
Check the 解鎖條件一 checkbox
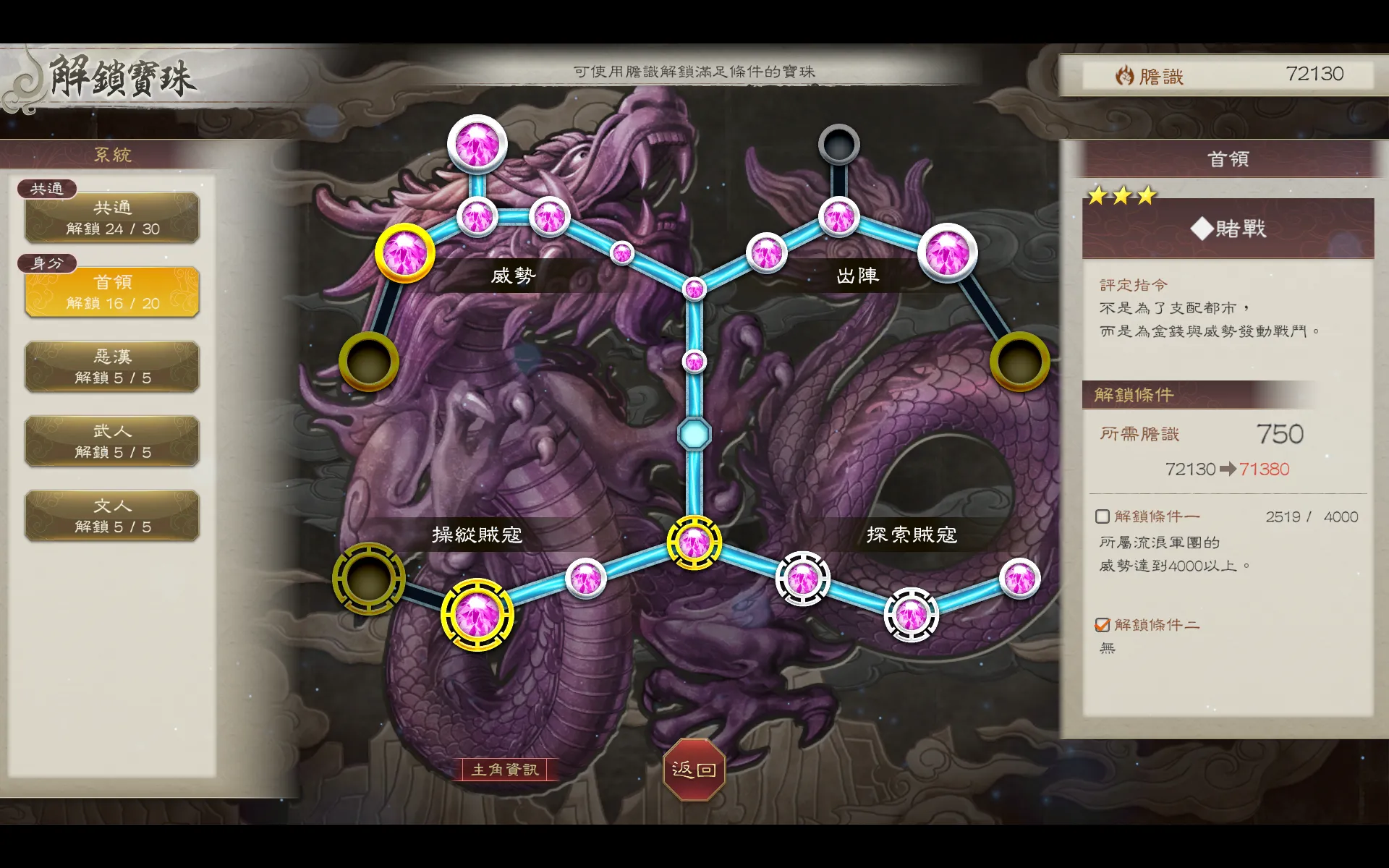(1102, 516)
